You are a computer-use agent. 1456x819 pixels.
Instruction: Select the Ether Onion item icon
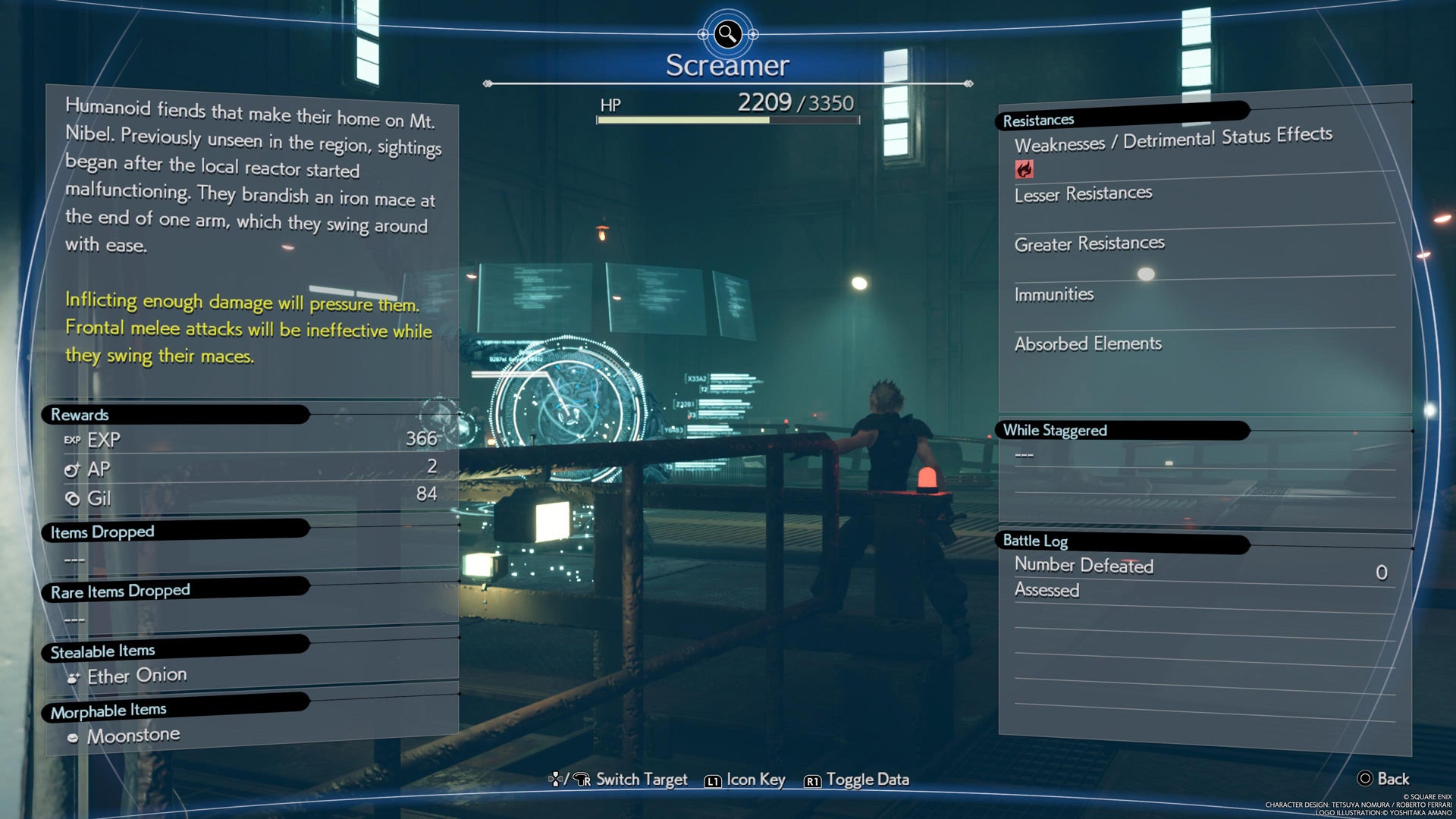[x=73, y=676]
